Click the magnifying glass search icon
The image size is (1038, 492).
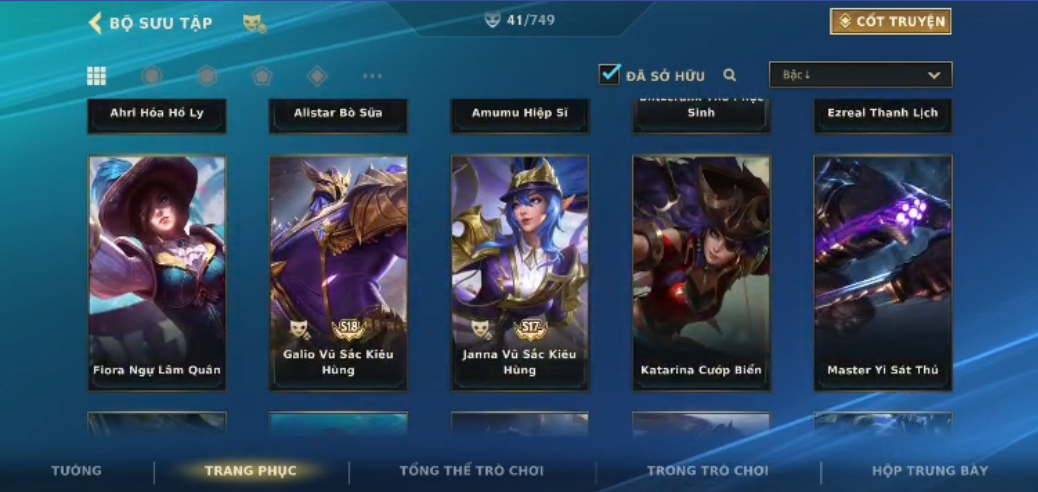[x=730, y=75]
